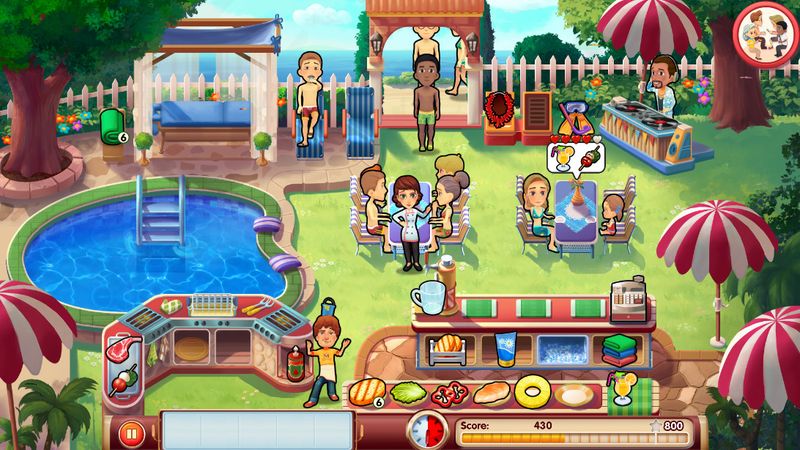This screenshot has width=800, height=450.
Task: Click the empty serving tray
Action: [x=257, y=430]
